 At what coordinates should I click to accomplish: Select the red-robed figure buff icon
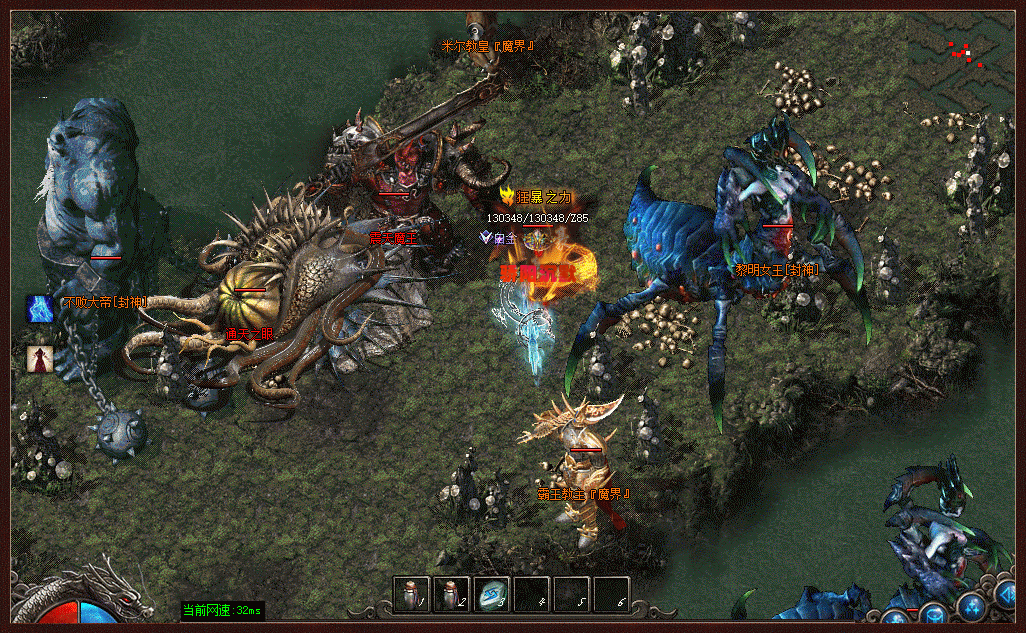(x=40, y=359)
